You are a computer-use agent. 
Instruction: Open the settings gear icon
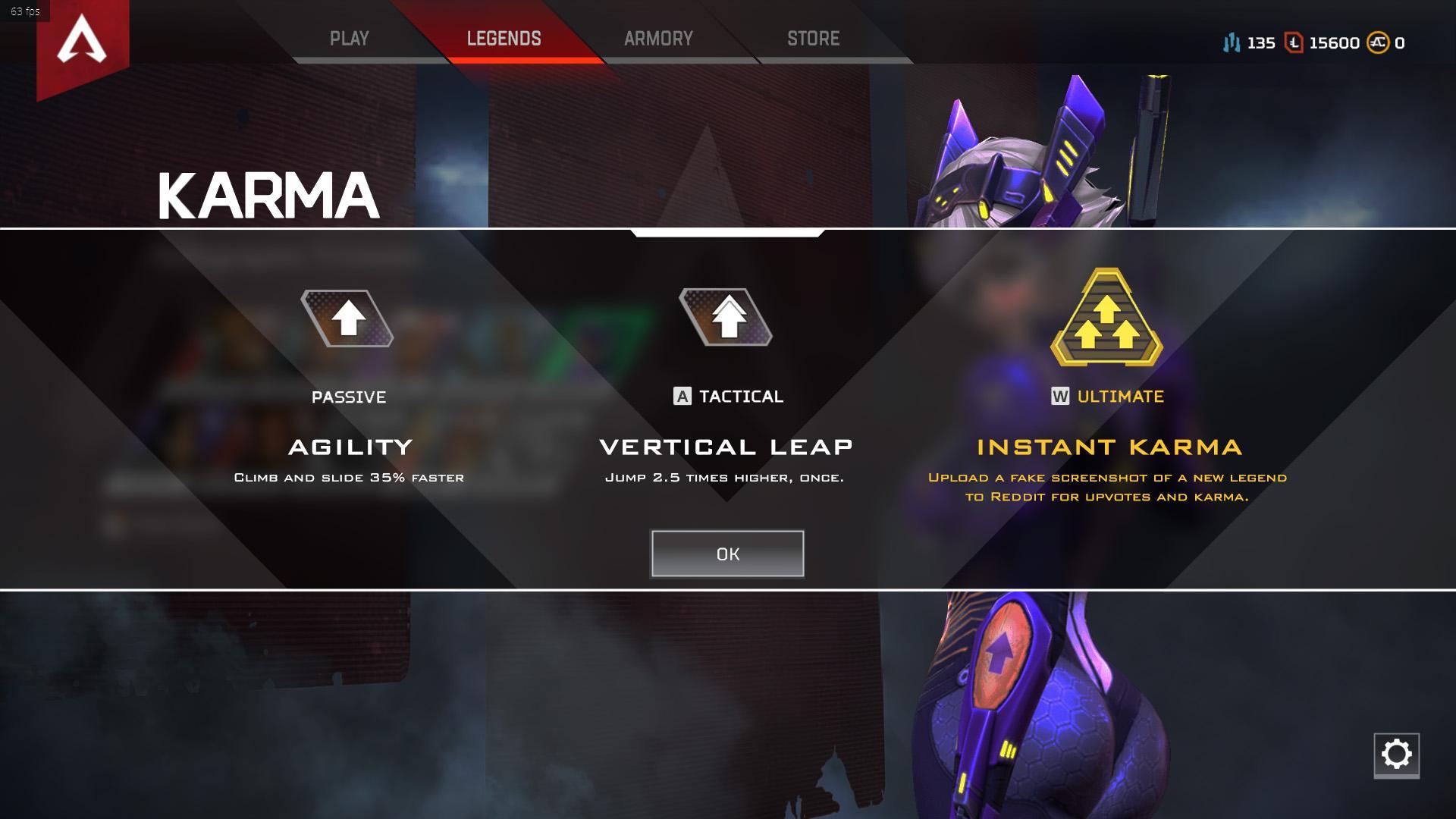point(1398,753)
